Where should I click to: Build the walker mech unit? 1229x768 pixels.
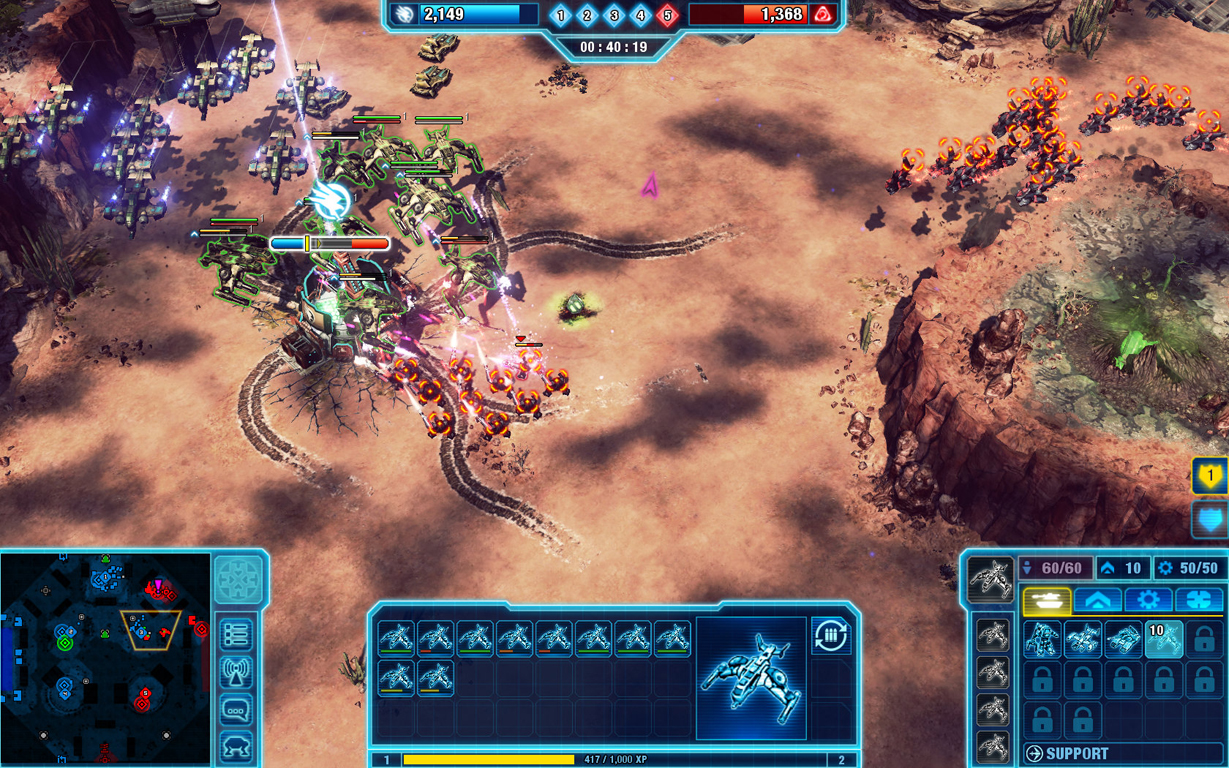point(1043,639)
